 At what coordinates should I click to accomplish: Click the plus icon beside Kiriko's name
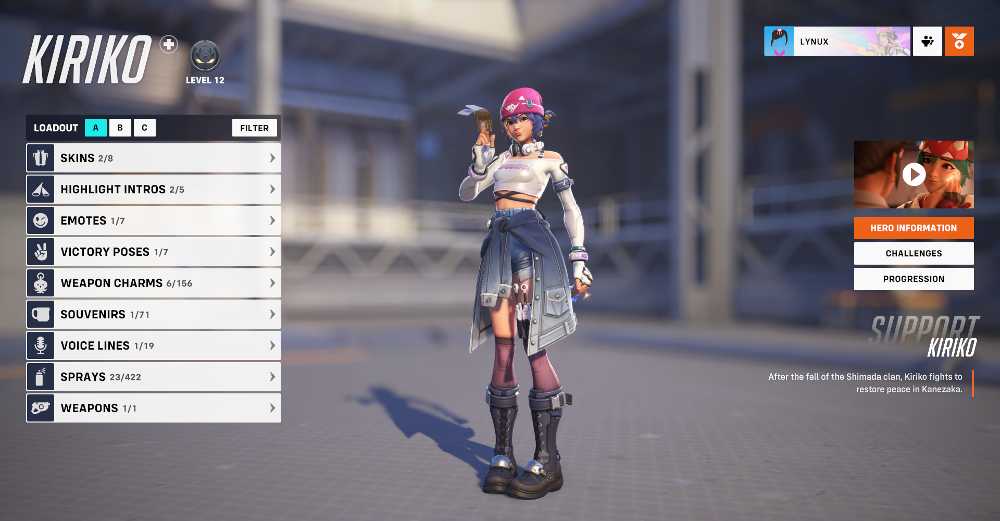click(x=168, y=44)
